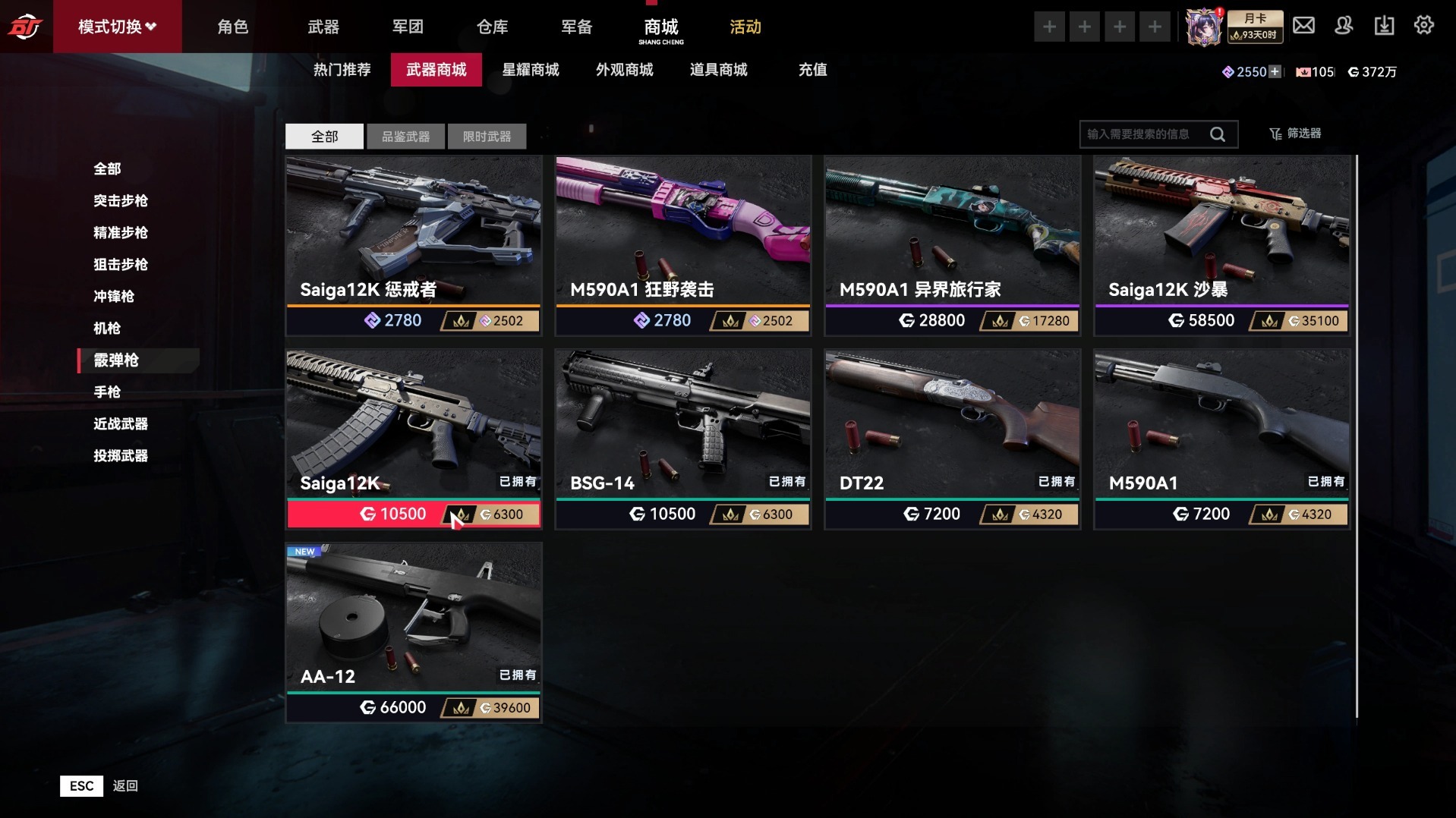Viewport: 1456px width, 818px height.
Task: Open the 外观商城 appearance shop
Action: tap(624, 70)
